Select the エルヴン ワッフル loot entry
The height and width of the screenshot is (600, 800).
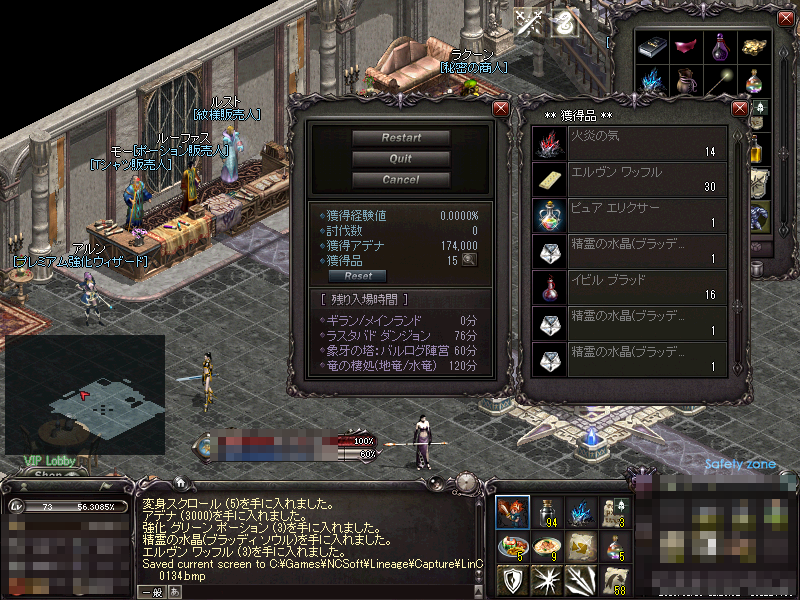pyautogui.click(x=630, y=179)
